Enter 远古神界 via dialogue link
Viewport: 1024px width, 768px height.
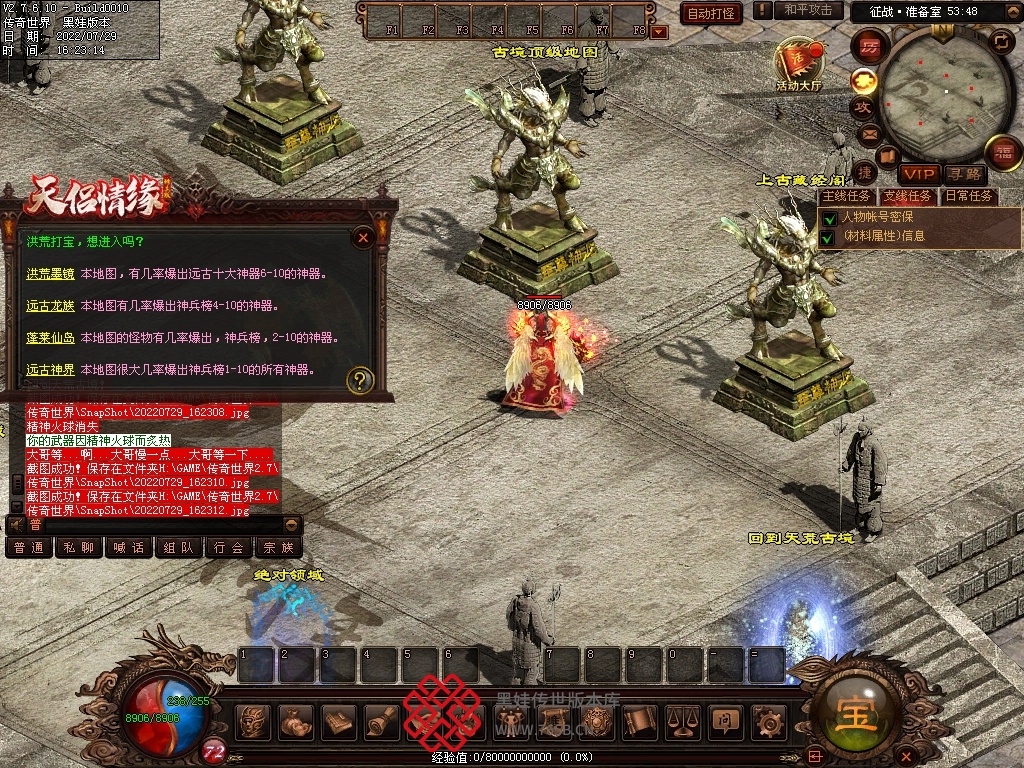51,369
